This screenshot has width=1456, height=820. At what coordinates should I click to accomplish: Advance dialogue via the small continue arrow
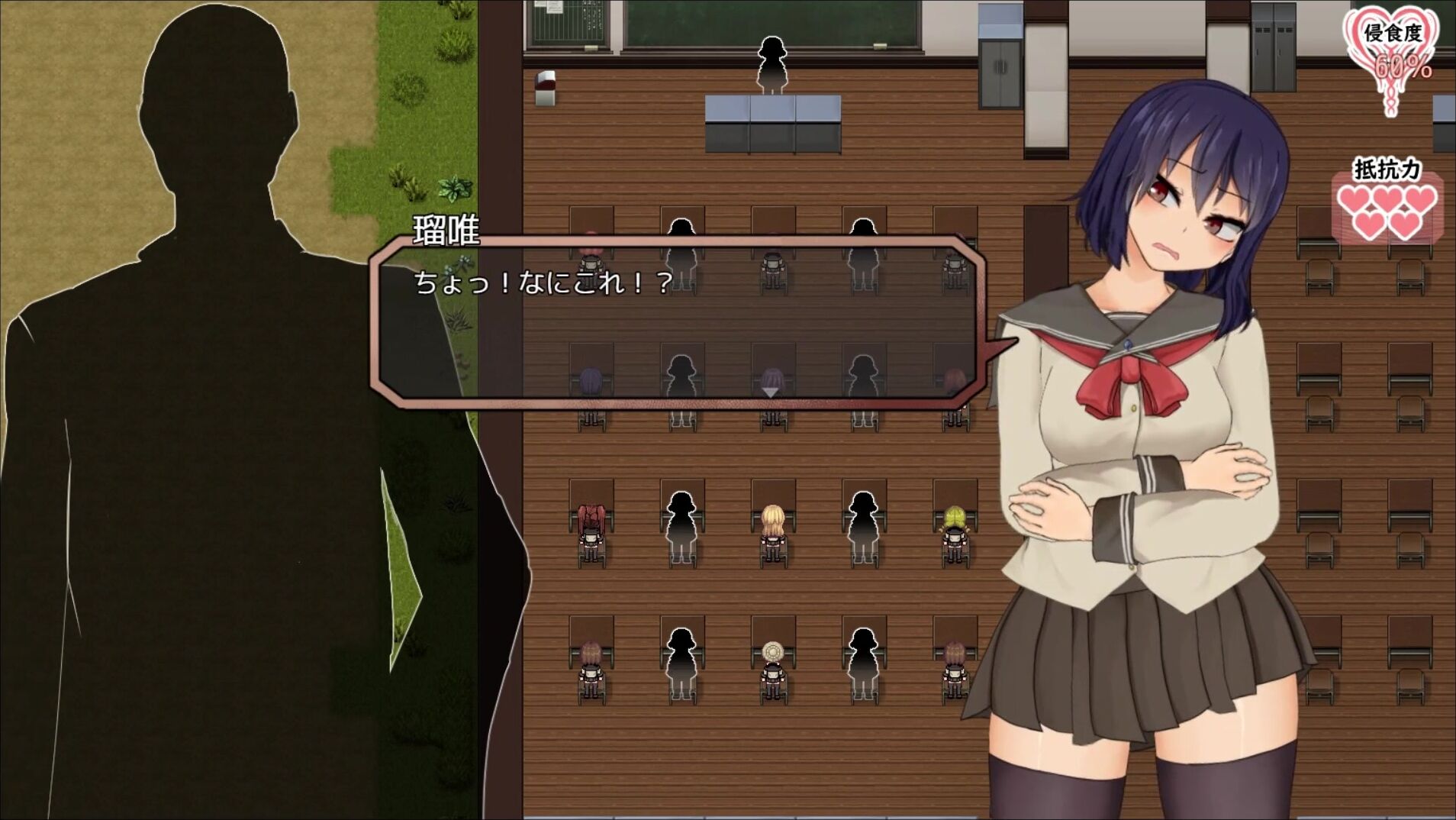click(x=771, y=392)
